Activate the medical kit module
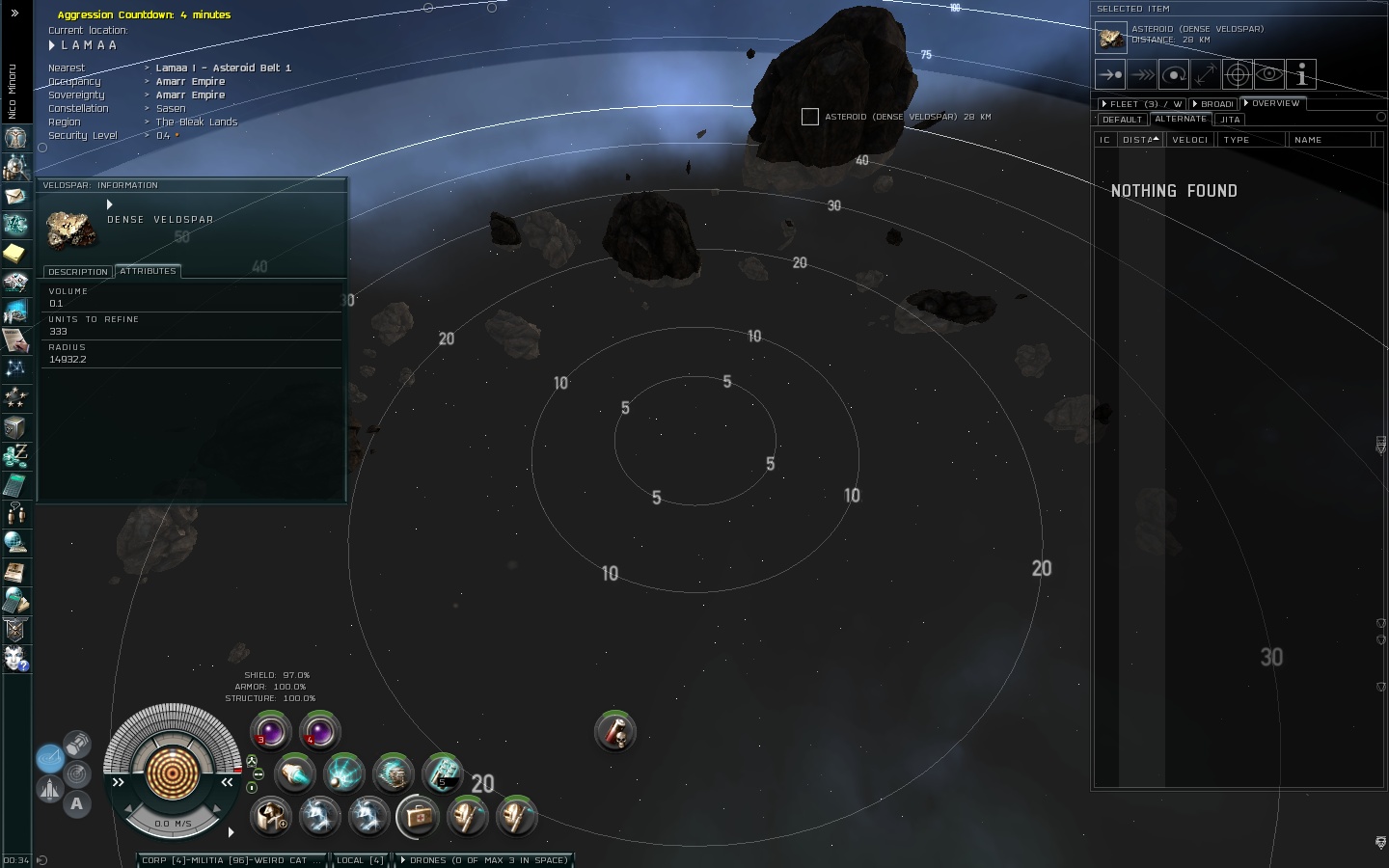The image size is (1389, 868). (x=418, y=817)
